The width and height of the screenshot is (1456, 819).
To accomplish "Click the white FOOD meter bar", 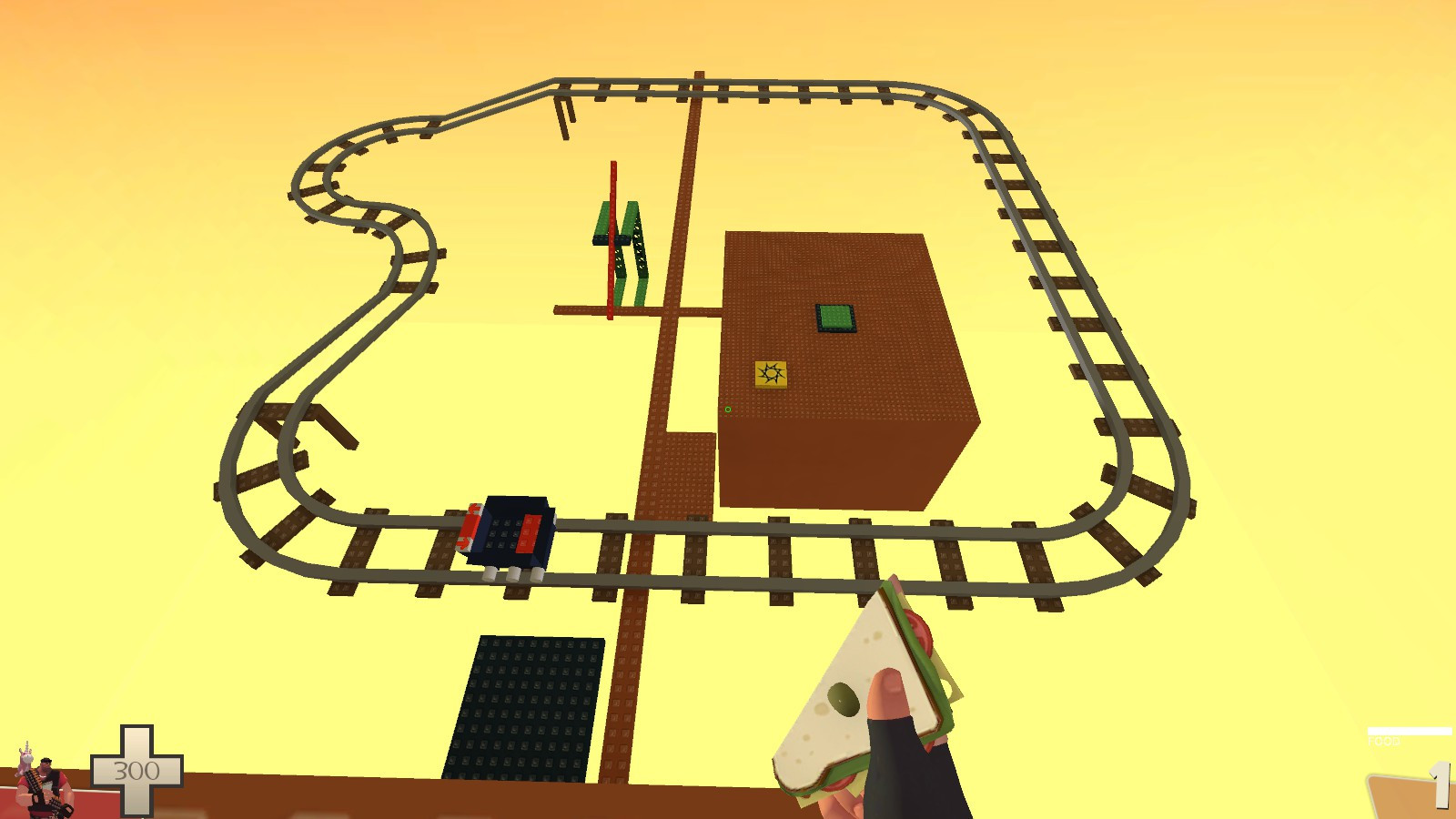I will [x=1409, y=731].
